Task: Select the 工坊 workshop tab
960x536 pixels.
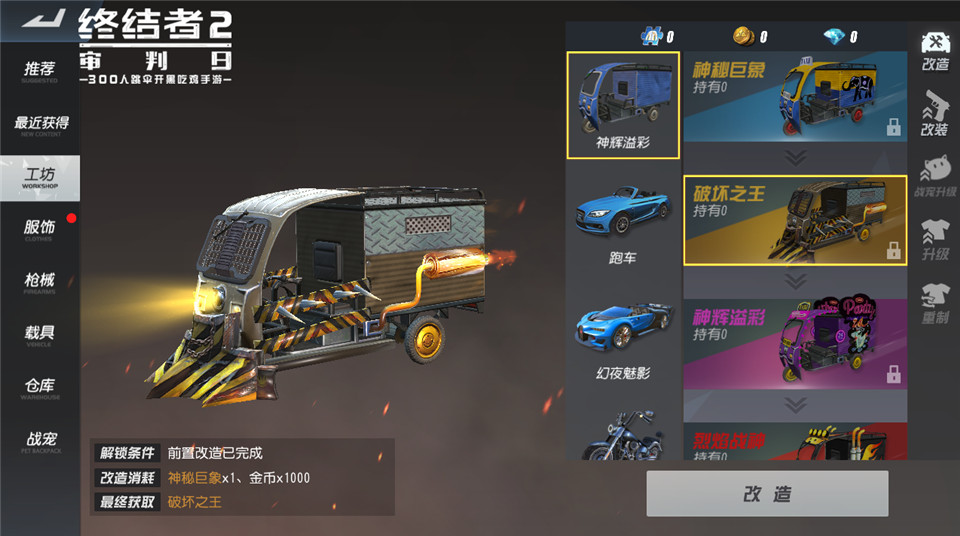Action: click(40, 178)
